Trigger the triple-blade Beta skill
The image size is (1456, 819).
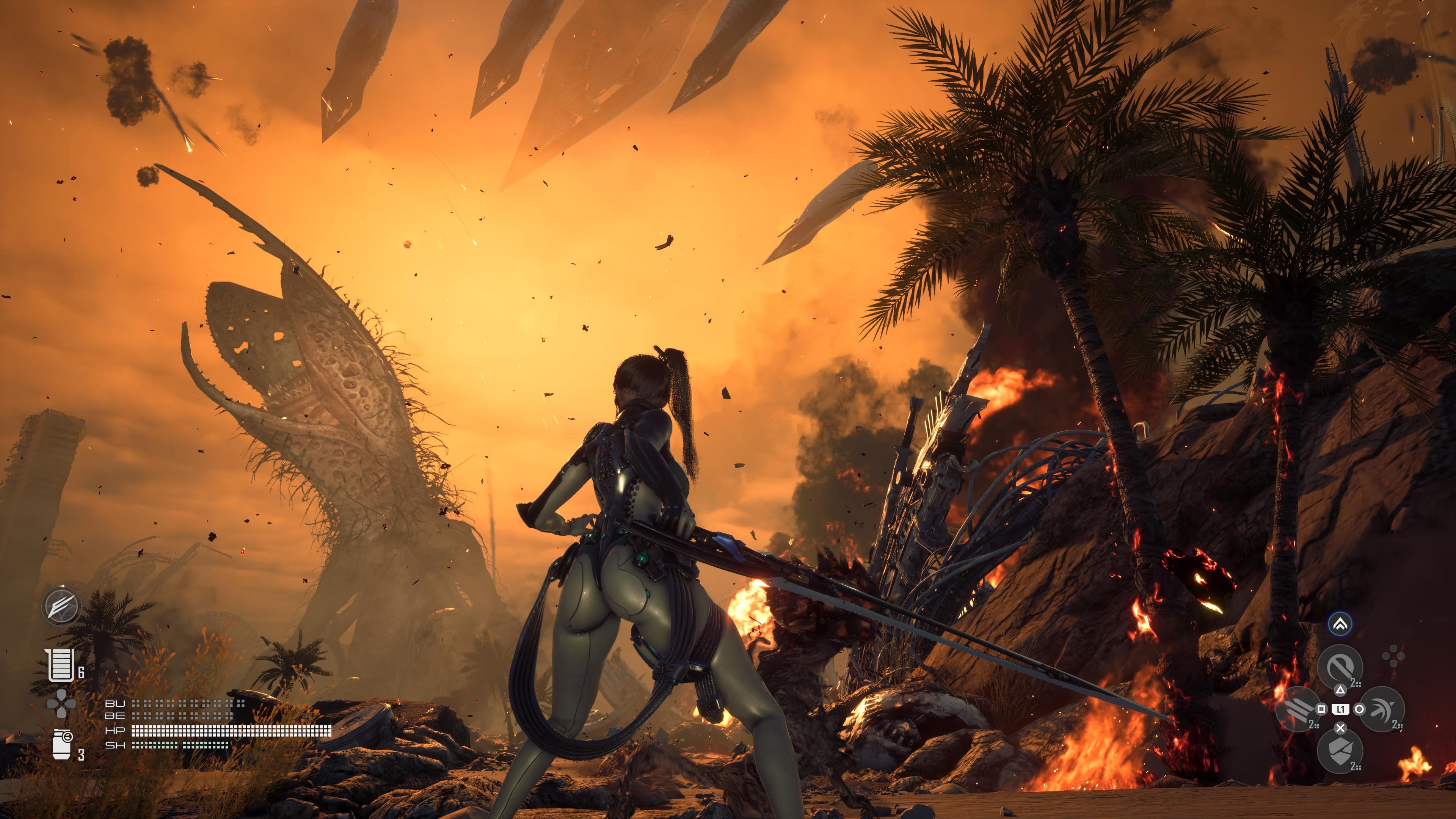coord(1298,709)
